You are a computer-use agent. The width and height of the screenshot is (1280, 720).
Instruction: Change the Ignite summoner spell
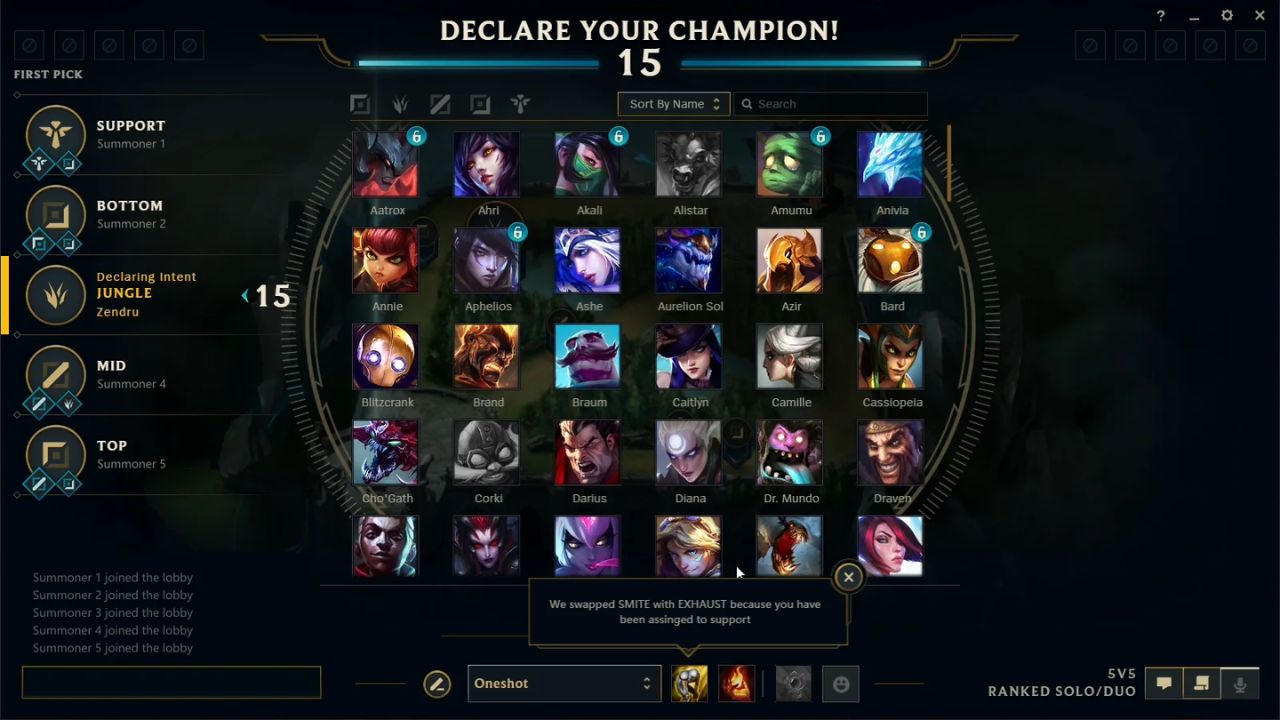737,683
